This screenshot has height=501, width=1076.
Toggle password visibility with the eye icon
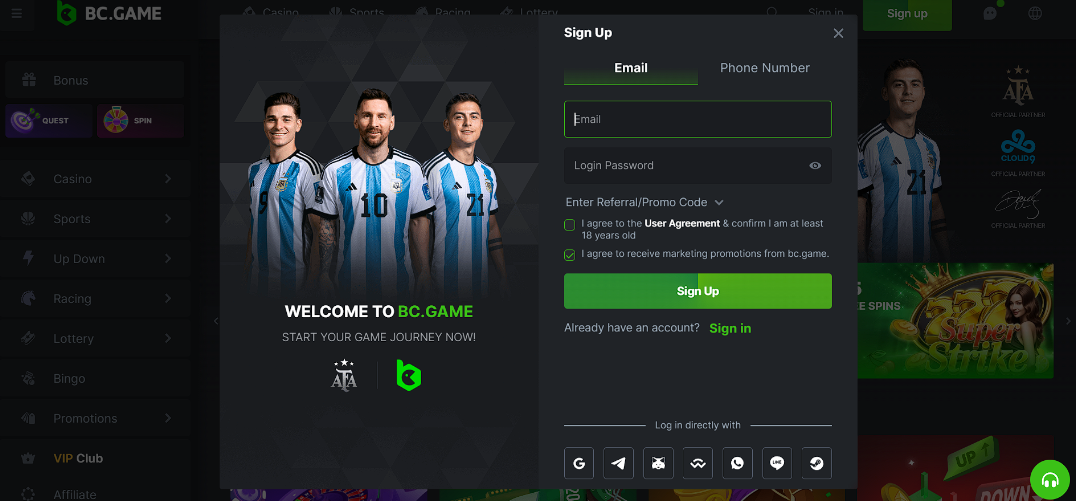(815, 166)
